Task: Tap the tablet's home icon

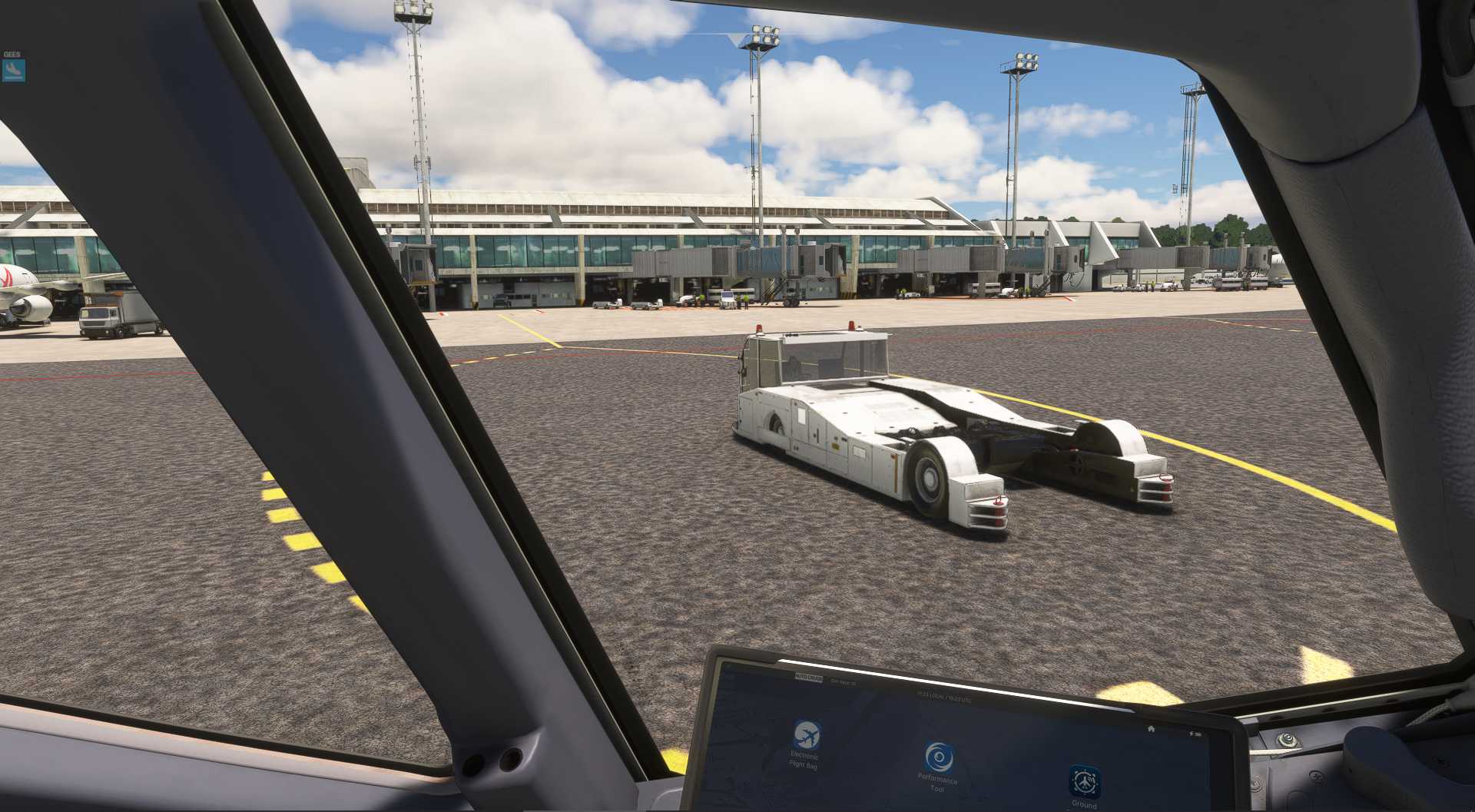Action: [x=1151, y=727]
